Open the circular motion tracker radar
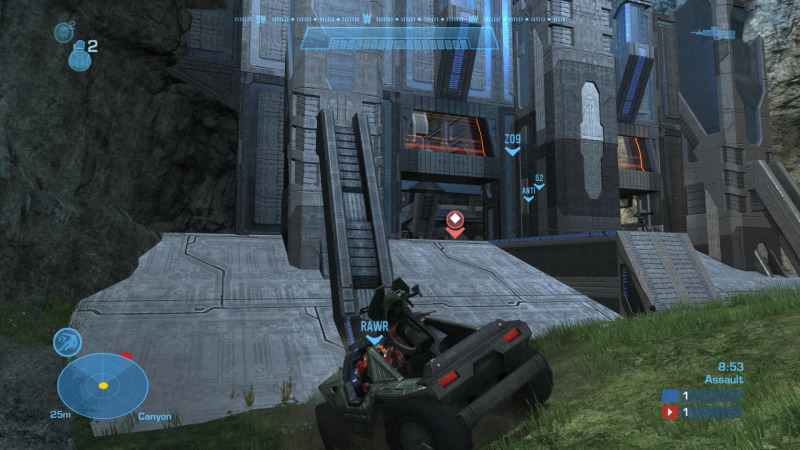The image size is (800, 450). (103, 385)
